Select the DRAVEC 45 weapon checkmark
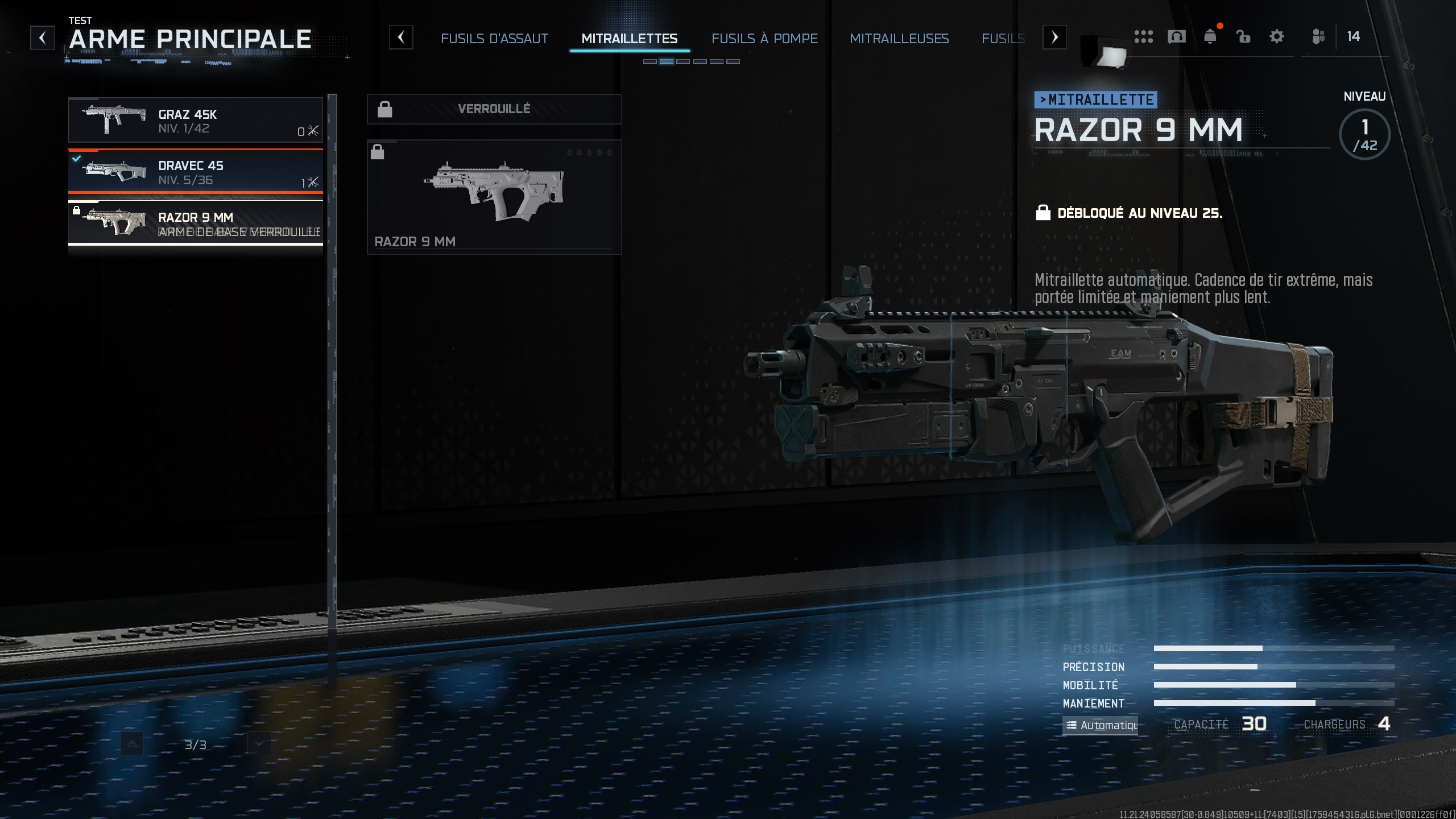 tap(78, 157)
